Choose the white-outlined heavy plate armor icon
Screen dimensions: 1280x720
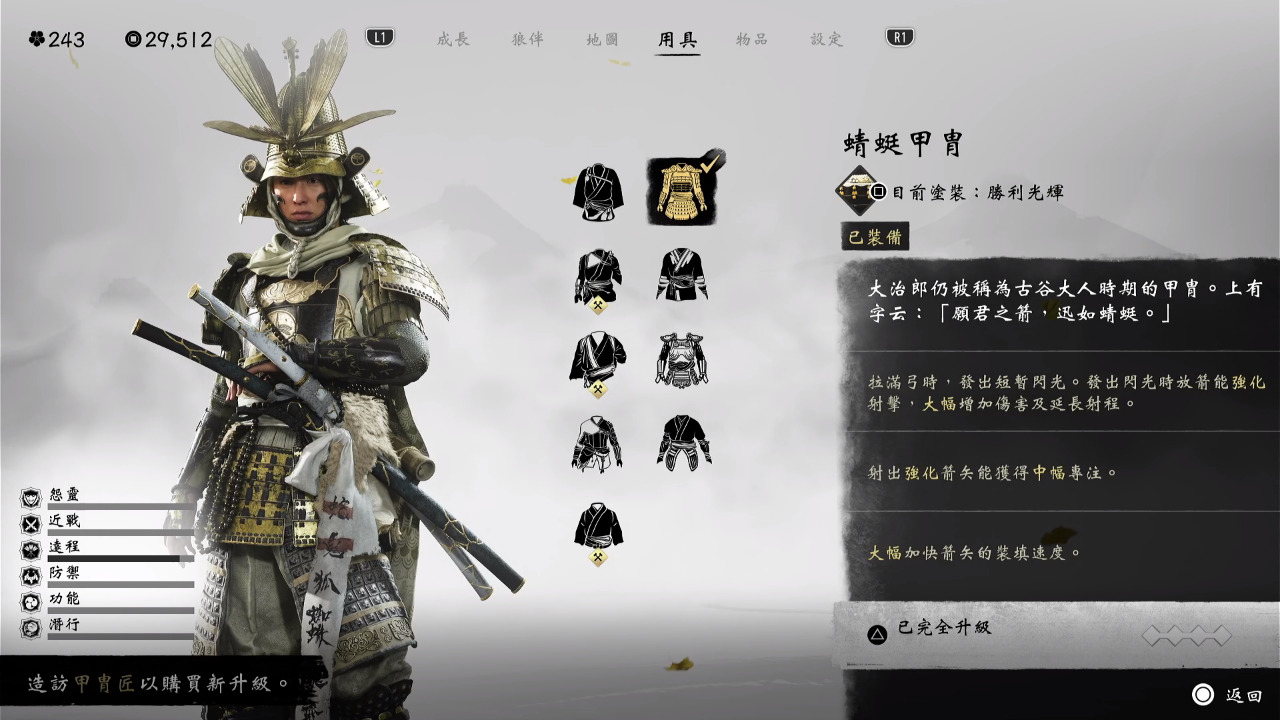click(x=682, y=359)
